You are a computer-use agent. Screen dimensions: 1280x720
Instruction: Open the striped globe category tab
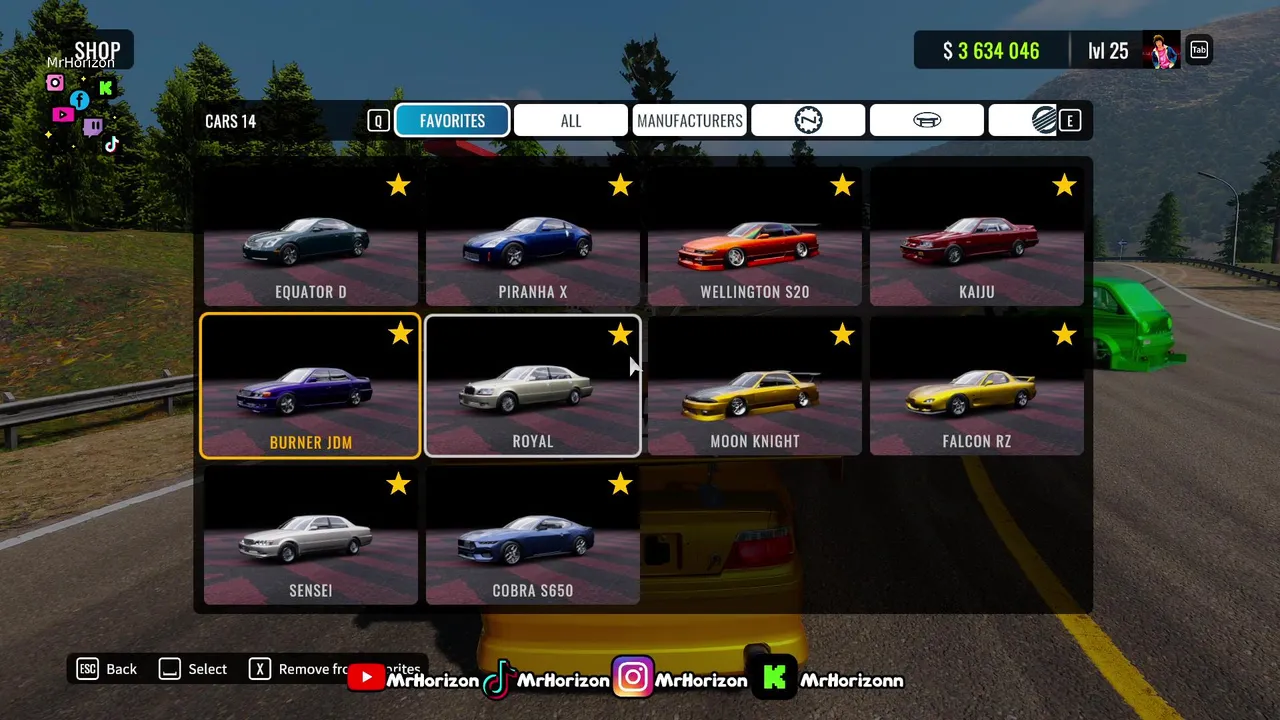coord(1043,121)
